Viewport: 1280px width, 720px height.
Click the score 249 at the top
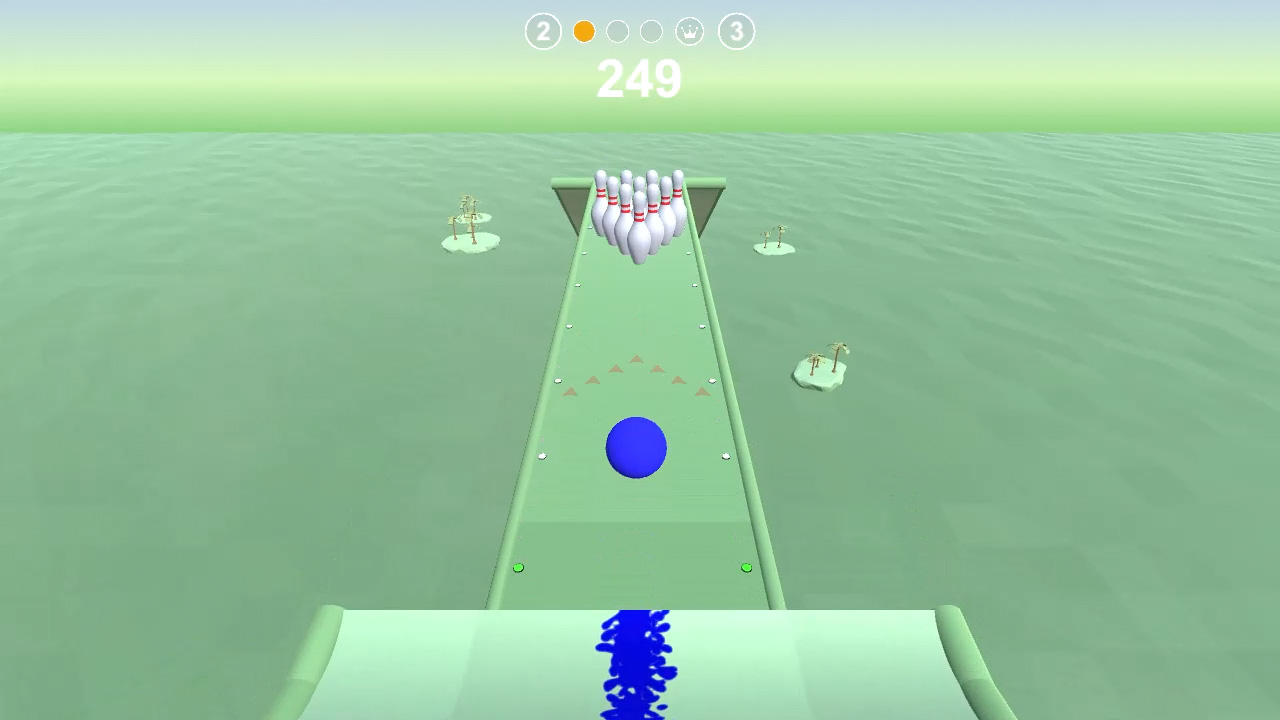click(x=639, y=80)
